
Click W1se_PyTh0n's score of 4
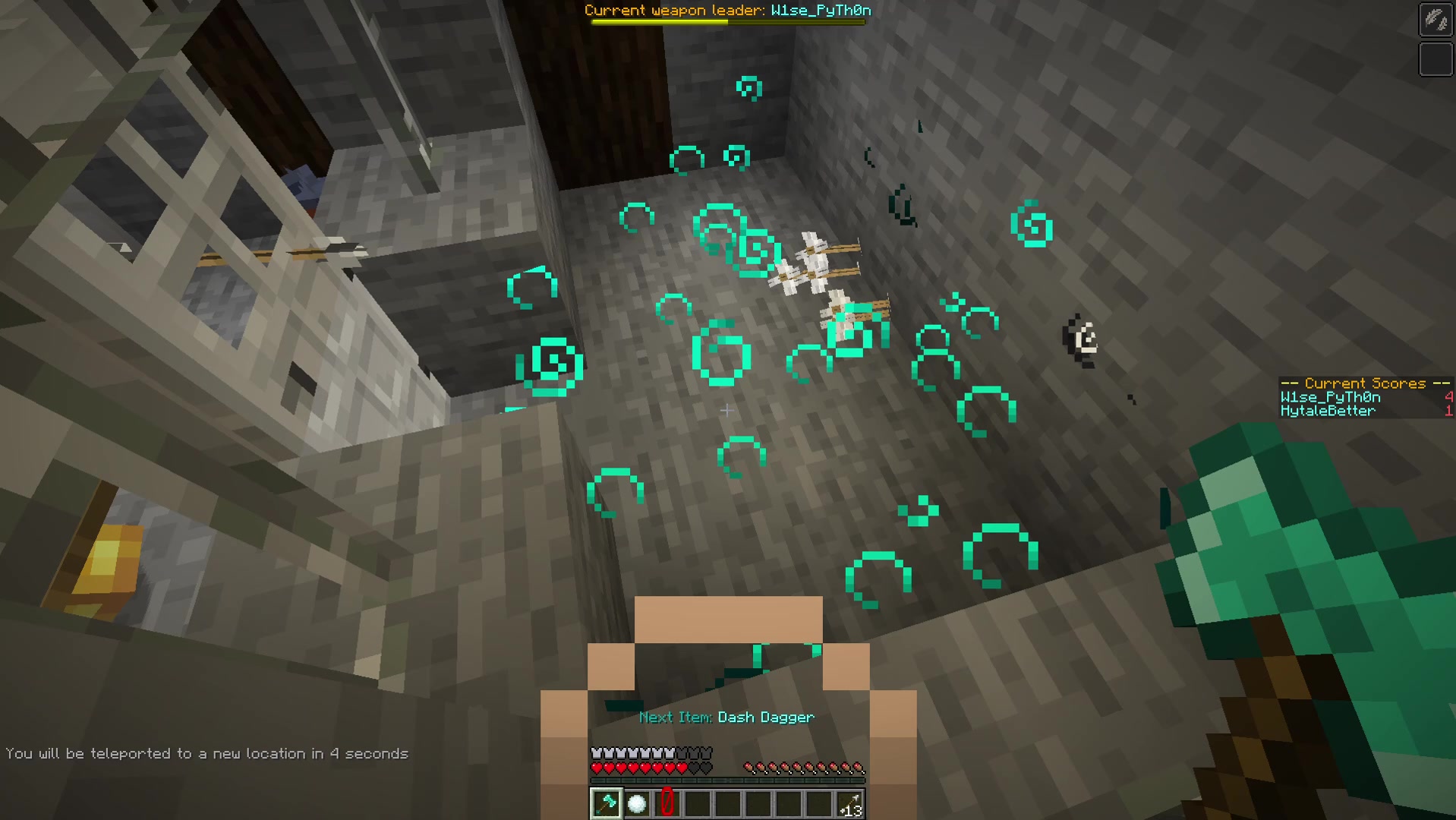1448,396
